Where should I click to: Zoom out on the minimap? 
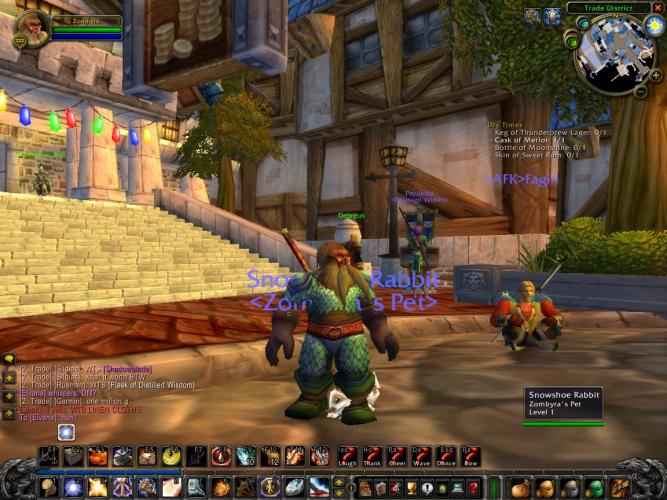641,91
